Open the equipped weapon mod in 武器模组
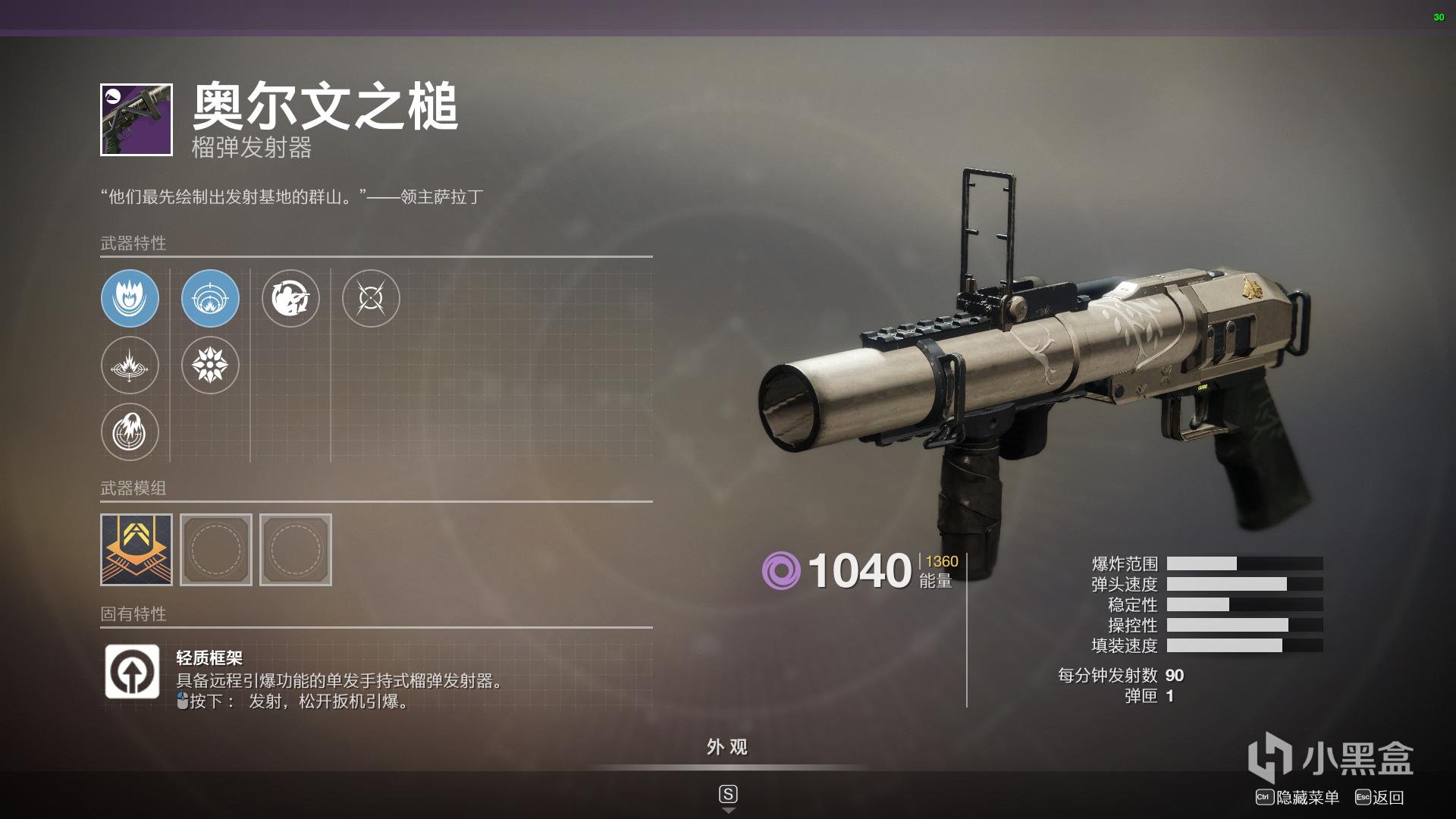 138,550
